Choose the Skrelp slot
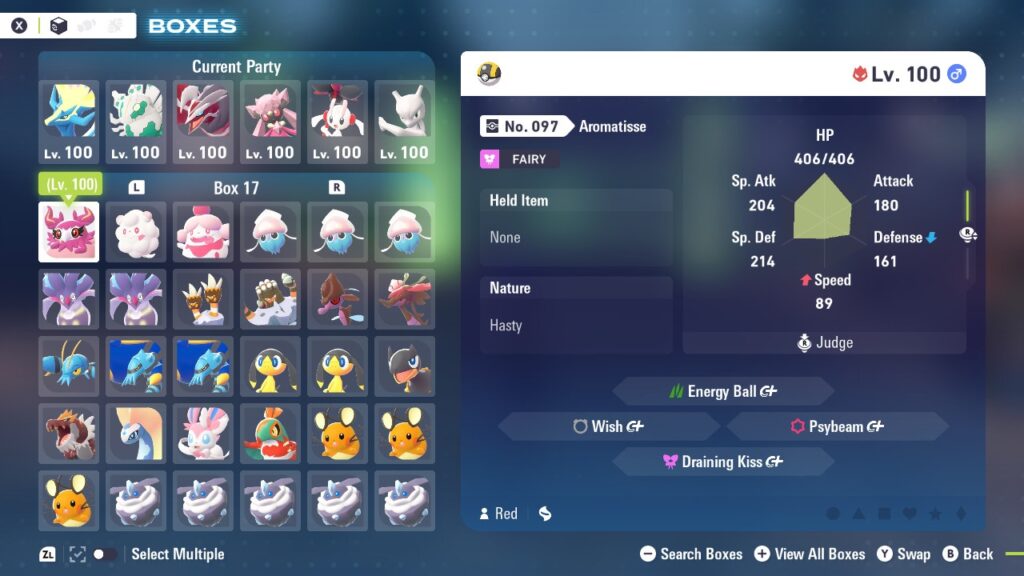The width and height of the screenshot is (1024, 576). (337, 298)
